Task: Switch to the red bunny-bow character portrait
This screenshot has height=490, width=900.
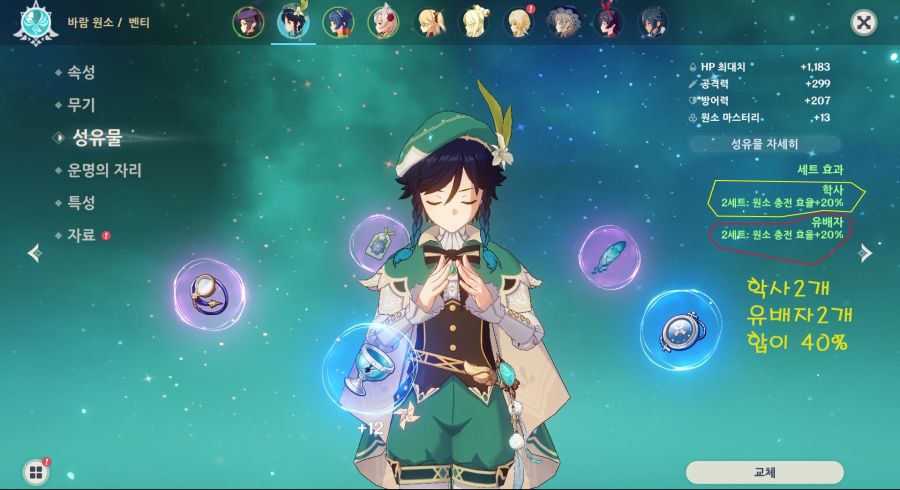Action: [608, 22]
